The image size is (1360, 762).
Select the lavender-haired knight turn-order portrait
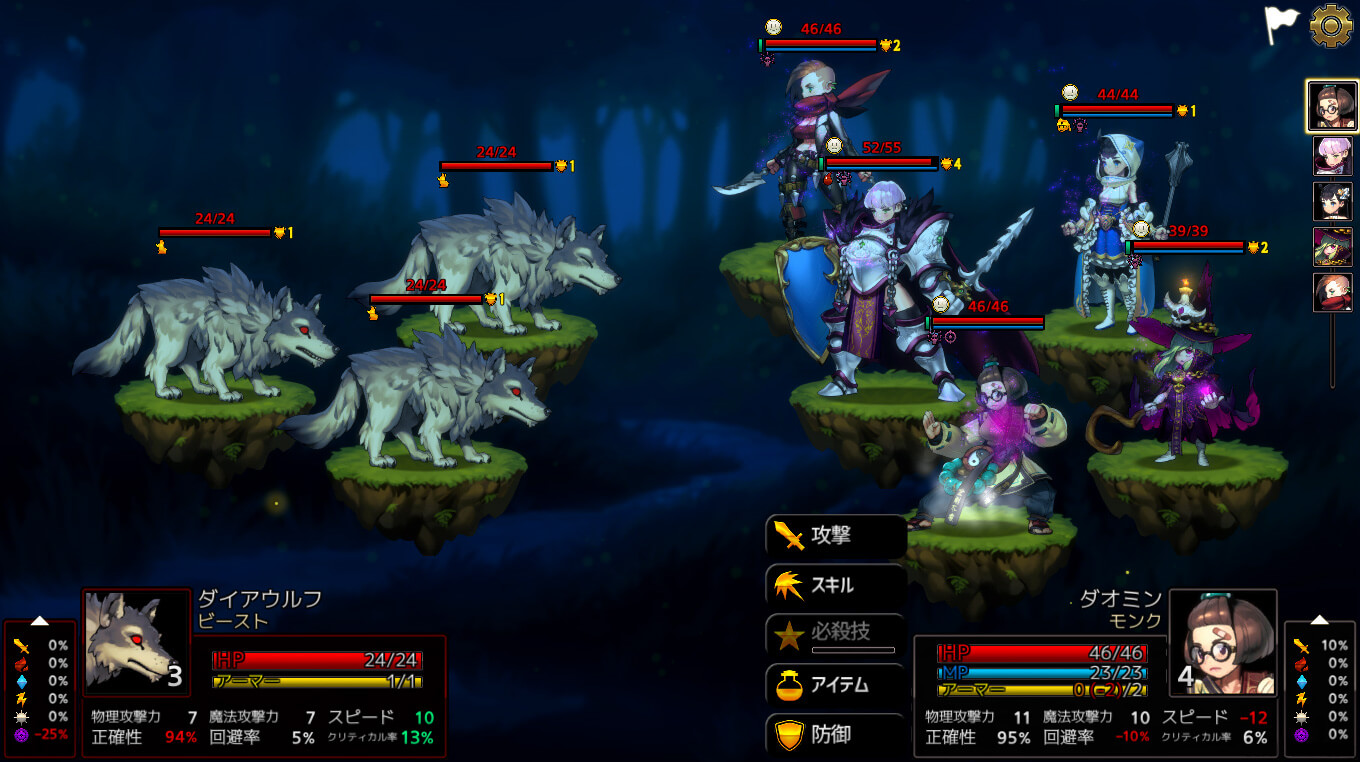1332,156
